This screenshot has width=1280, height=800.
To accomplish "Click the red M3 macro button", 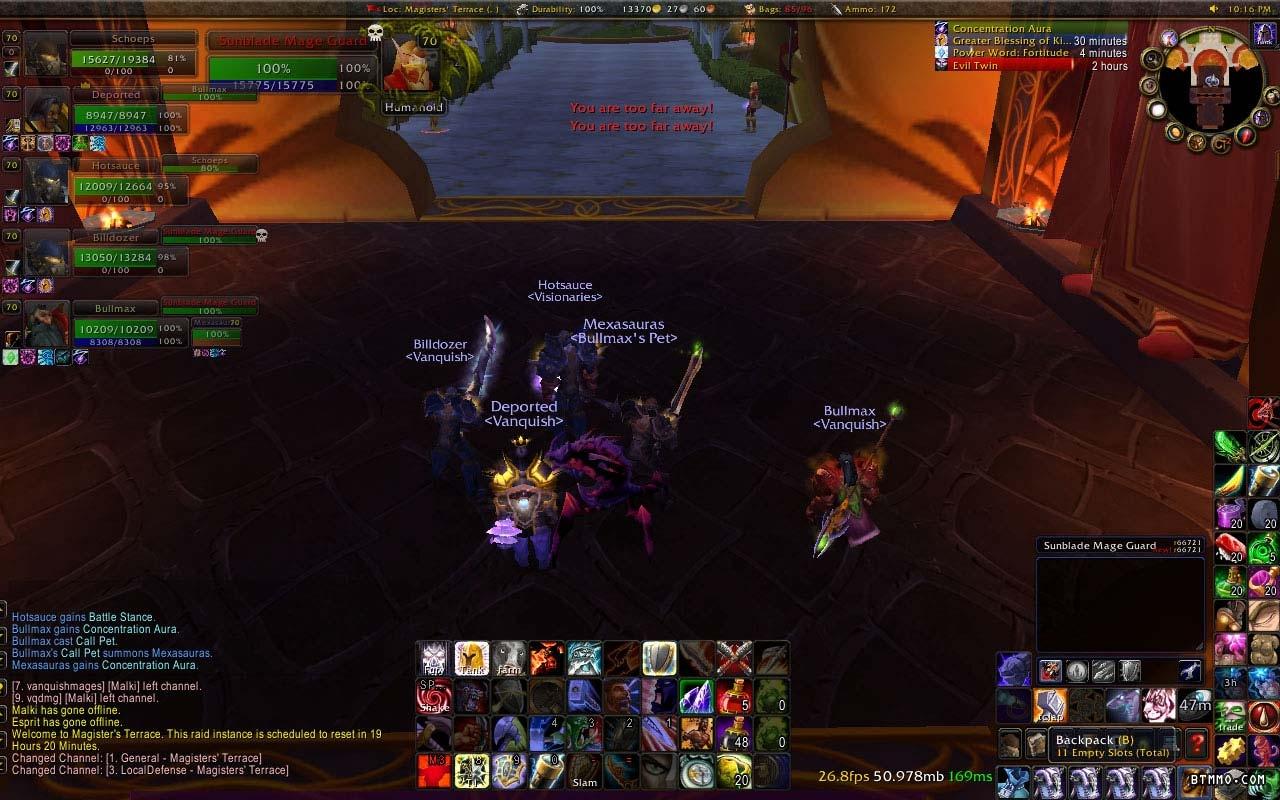I will click(434, 771).
